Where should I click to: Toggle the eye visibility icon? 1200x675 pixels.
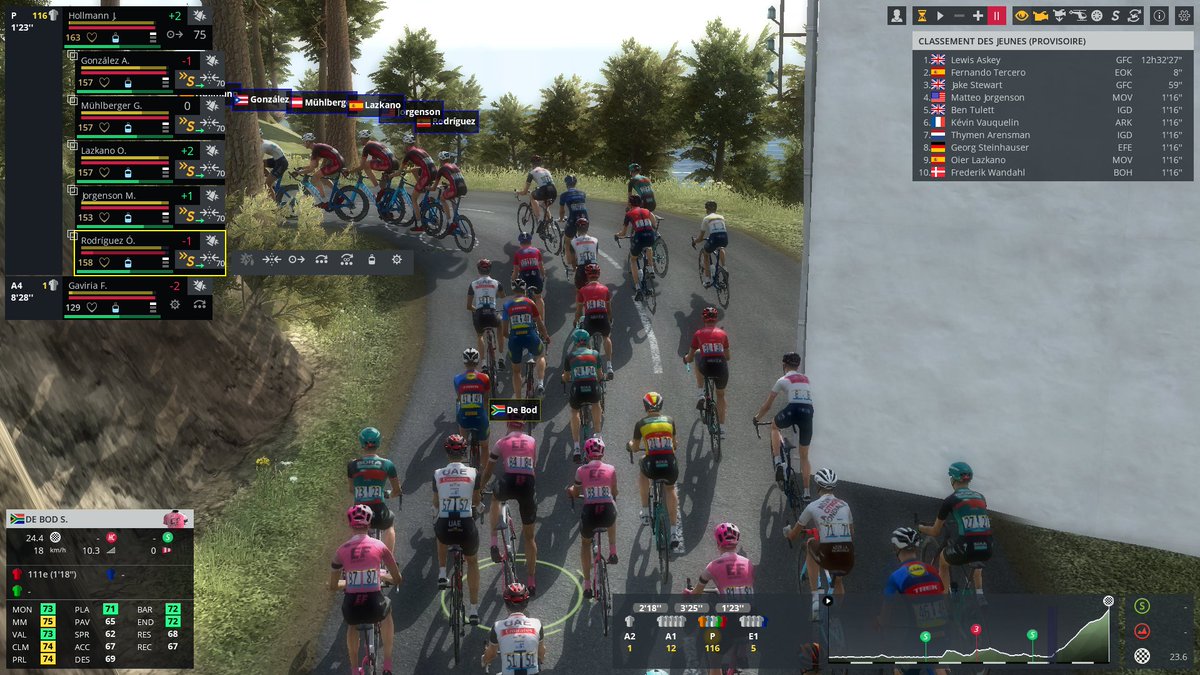[x=1021, y=16]
